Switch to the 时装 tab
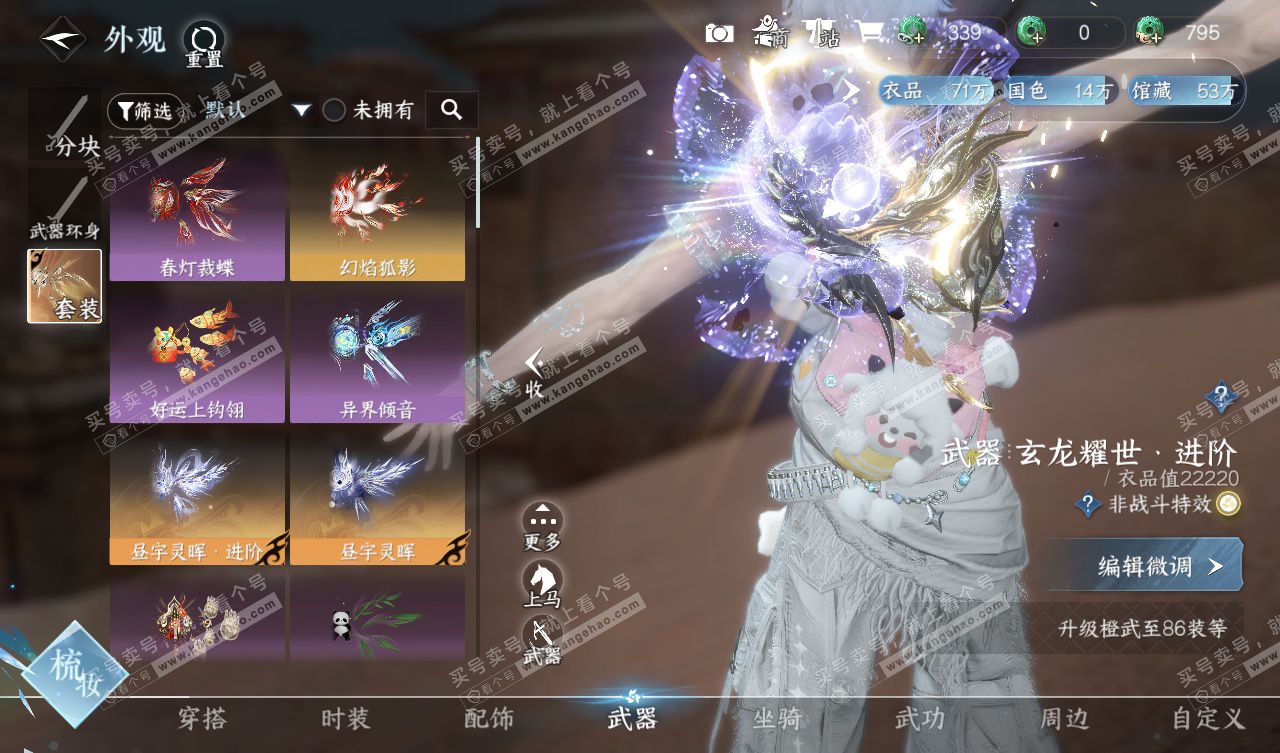The width and height of the screenshot is (1280, 753). point(345,718)
